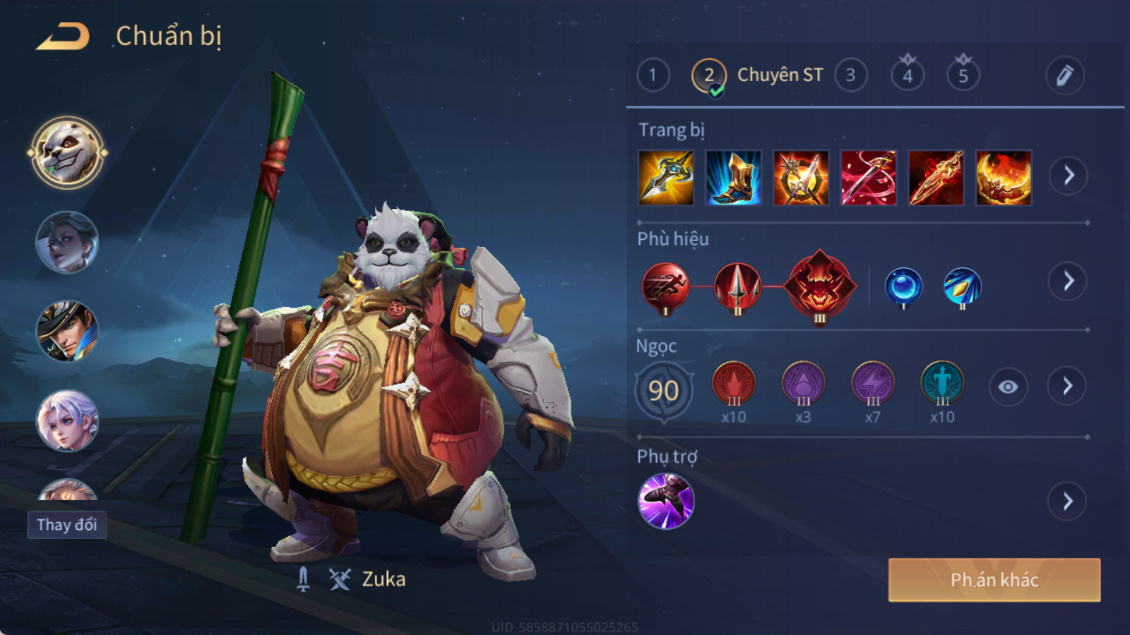Viewport: 1130px width, 635px height.
Task: Select the purple Phụ trợ support spell
Action: [666, 501]
